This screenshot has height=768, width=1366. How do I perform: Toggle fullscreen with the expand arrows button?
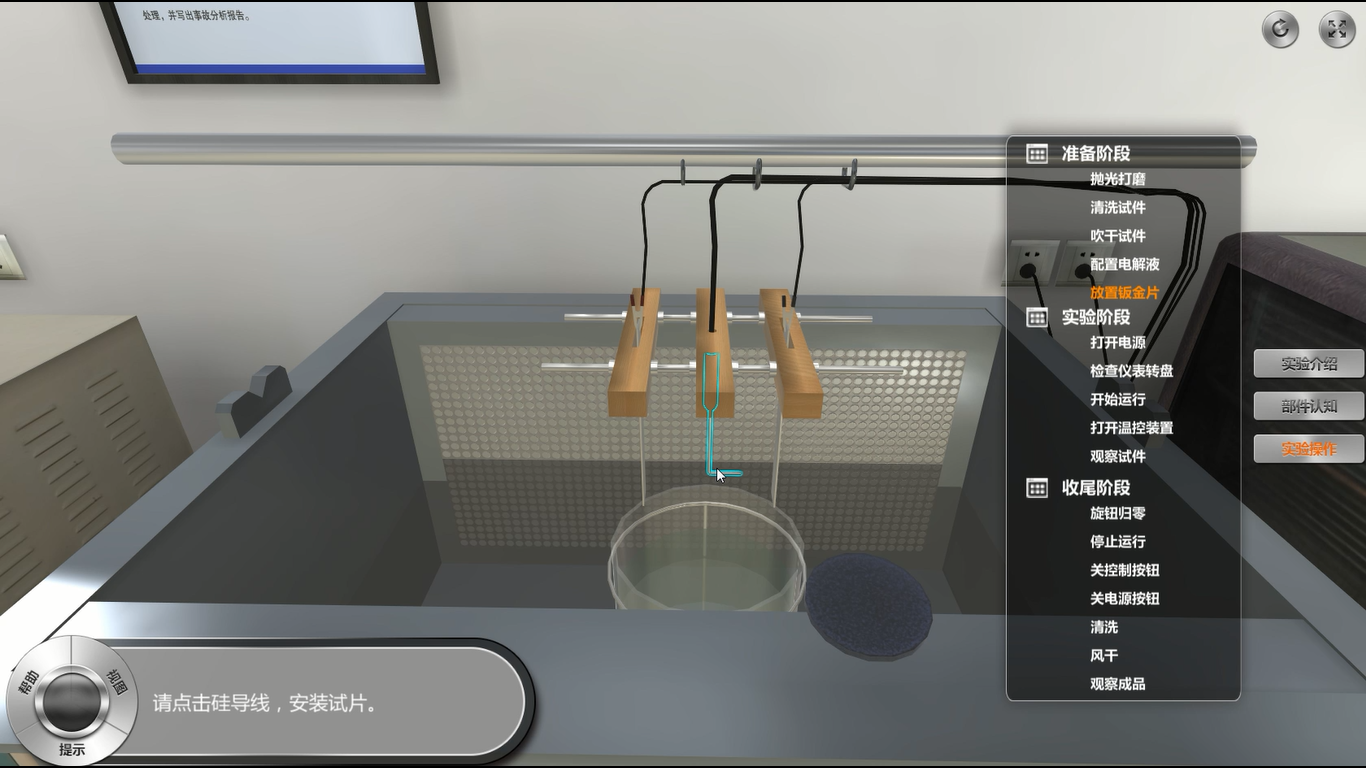point(1337,29)
